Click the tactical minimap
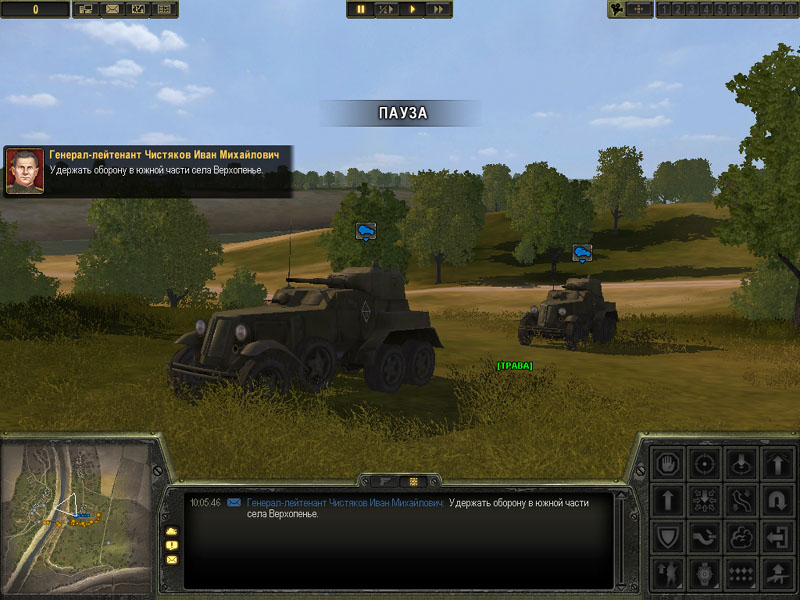This screenshot has width=800, height=600. (x=76, y=514)
